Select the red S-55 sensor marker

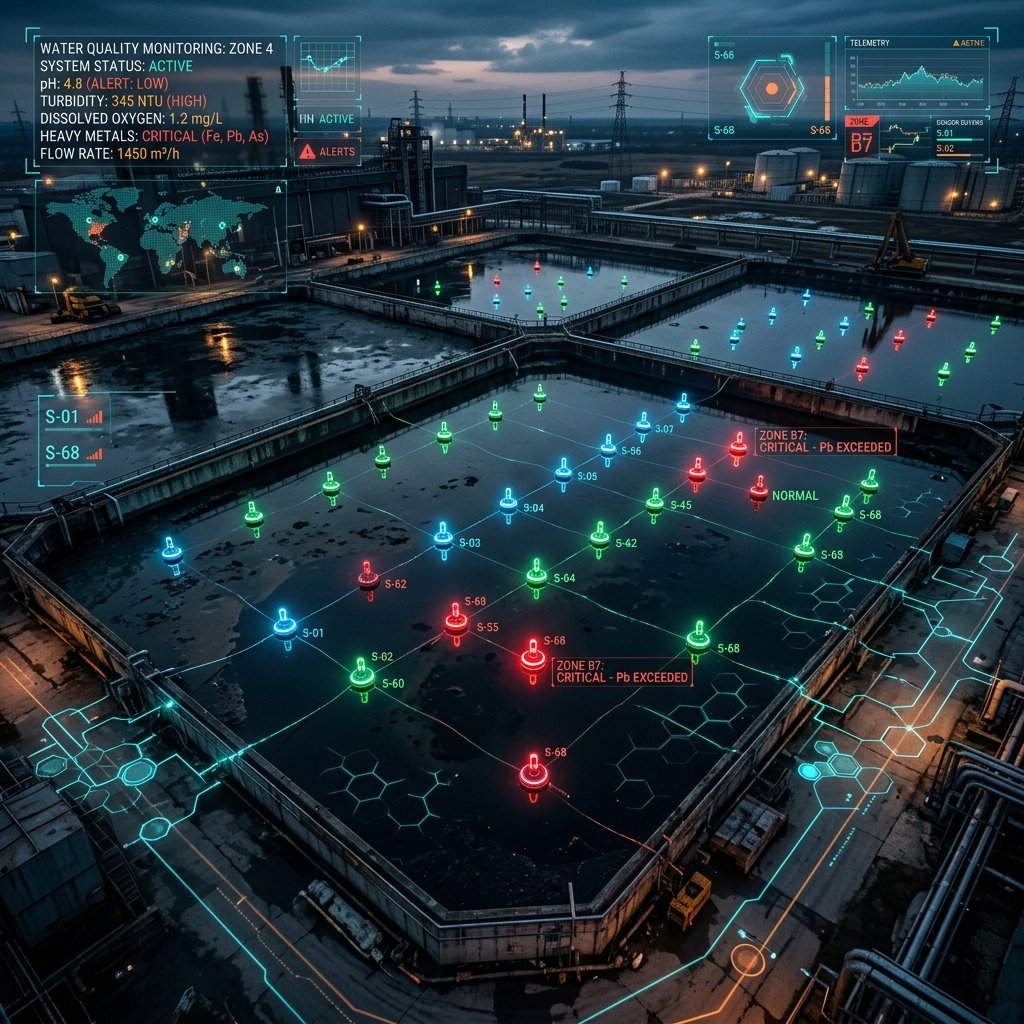click(456, 621)
